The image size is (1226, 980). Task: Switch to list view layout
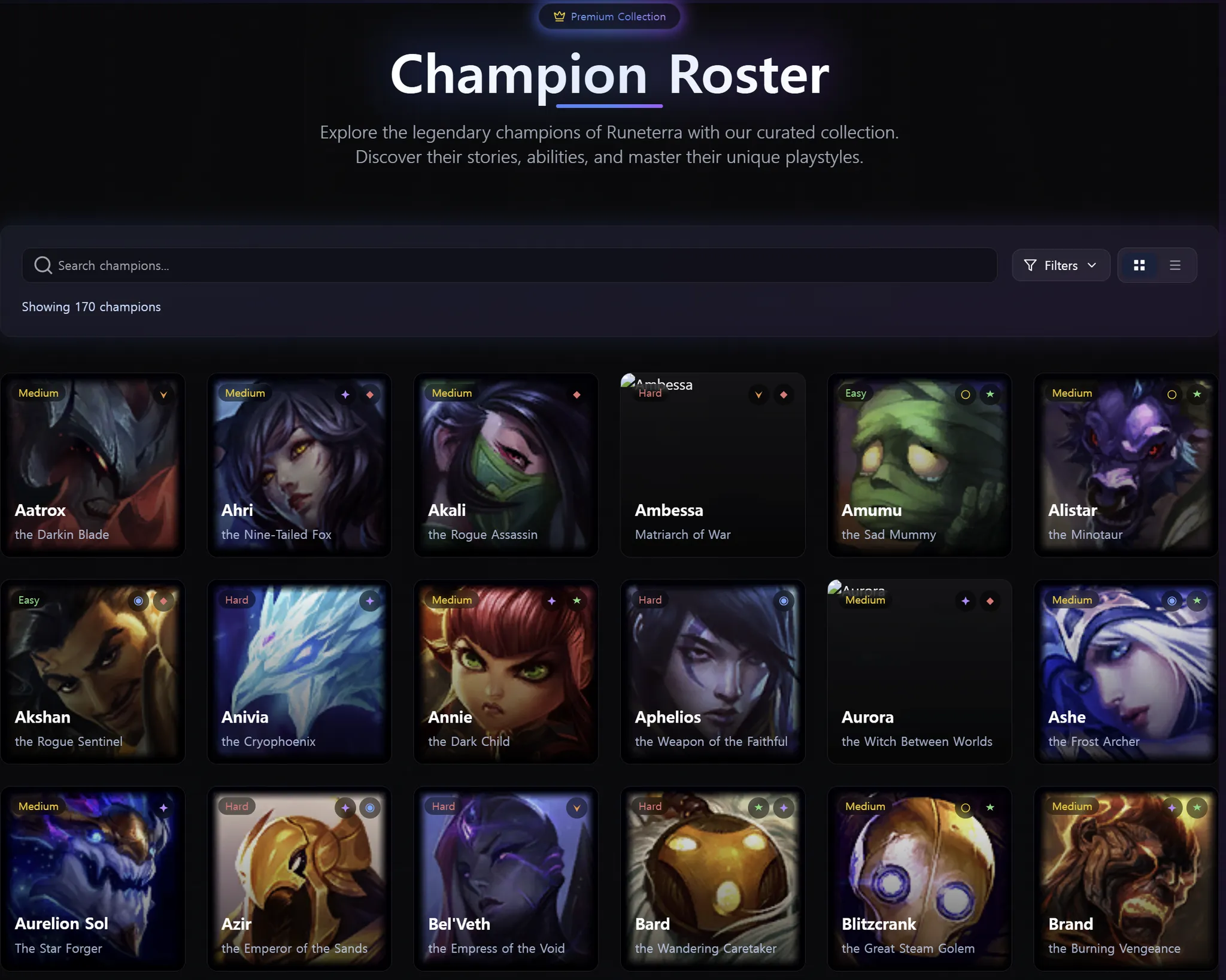click(1175, 265)
